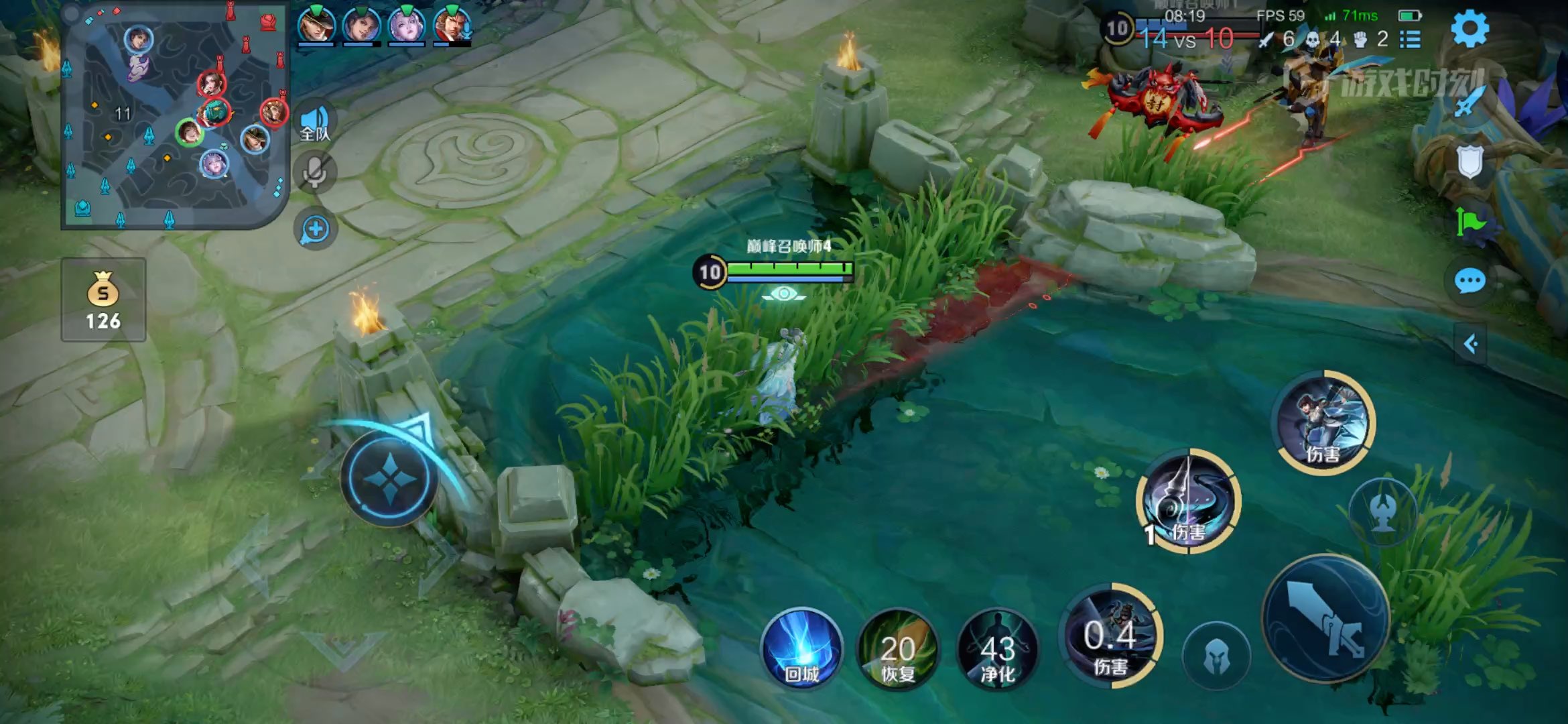Cast the second skill with level 1 marker
The image size is (1568, 724).
pyautogui.click(x=1189, y=501)
